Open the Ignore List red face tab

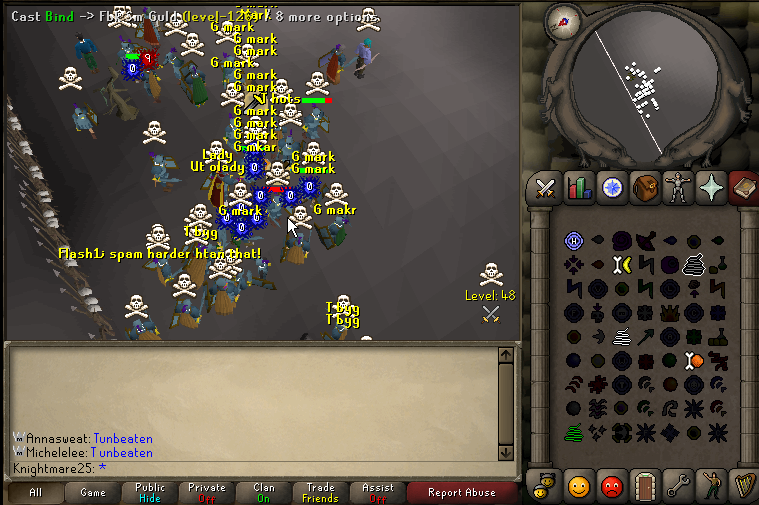coord(612,487)
